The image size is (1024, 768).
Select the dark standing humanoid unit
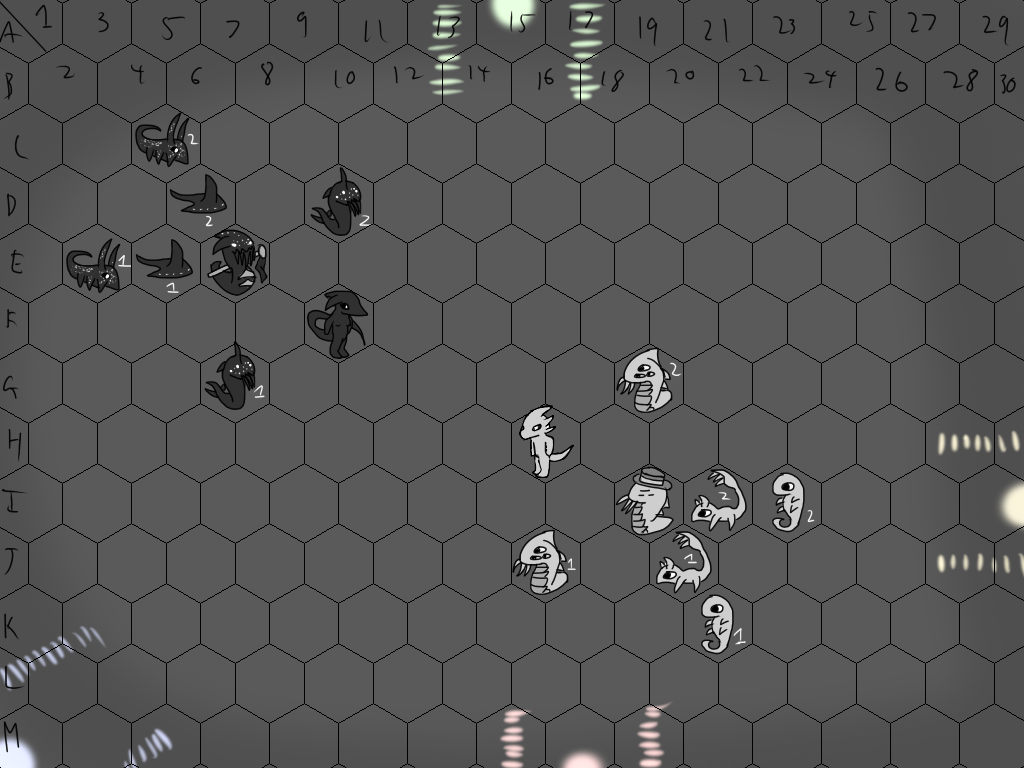tap(340, 322)
